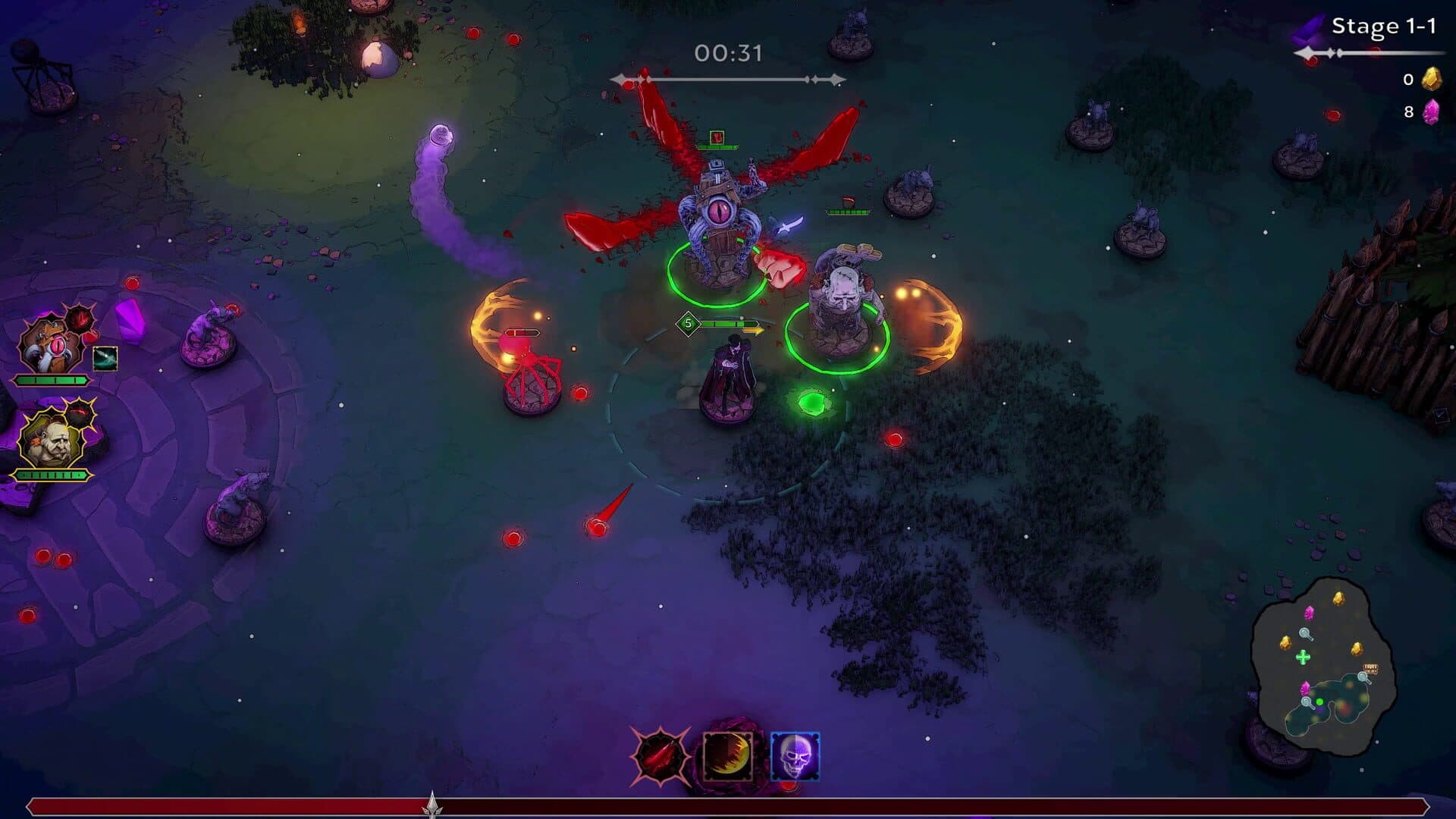Click the green plus marker on the minimap

click(x=1303, y=657)
